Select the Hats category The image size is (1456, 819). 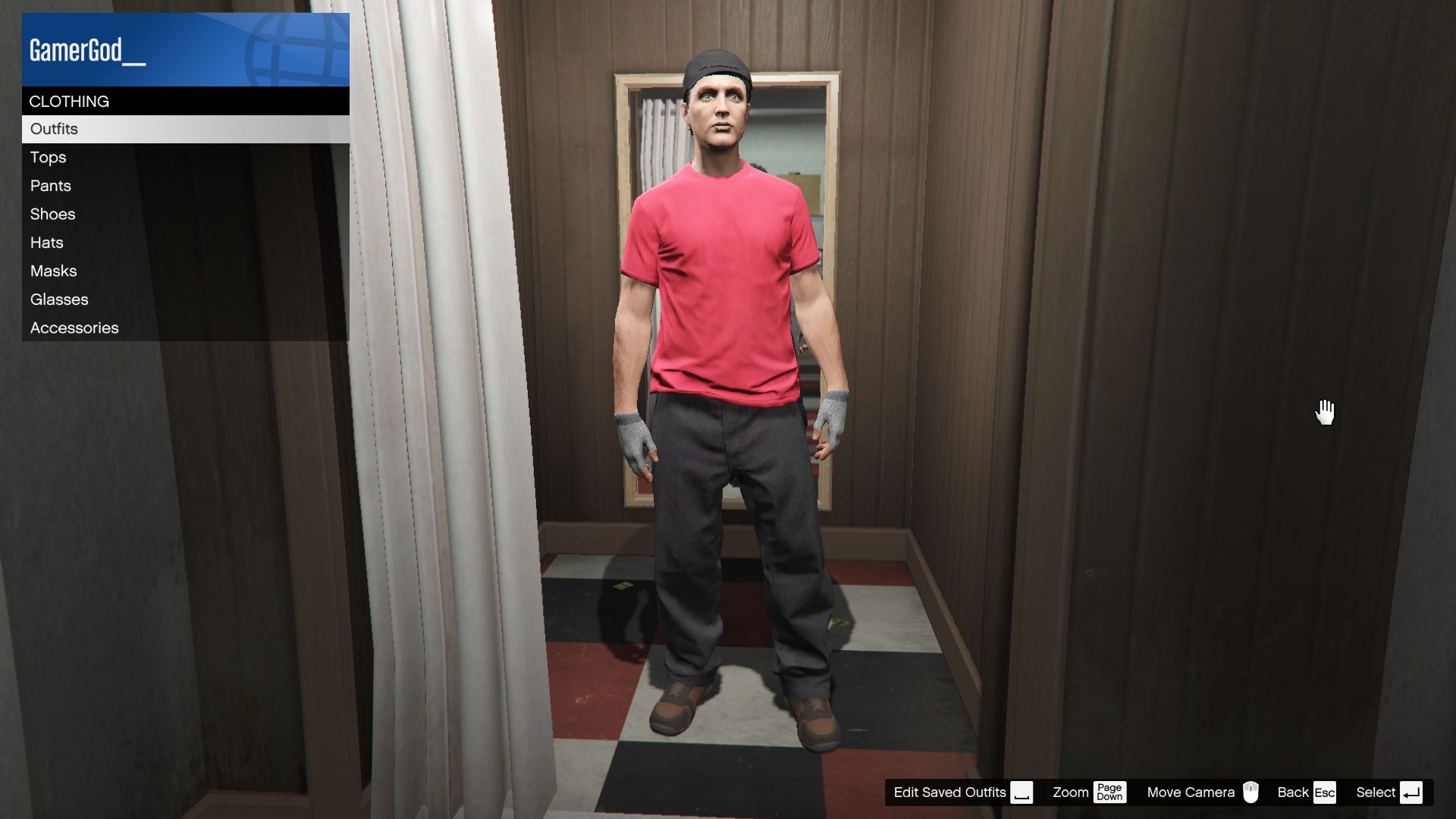coord(45,243)
